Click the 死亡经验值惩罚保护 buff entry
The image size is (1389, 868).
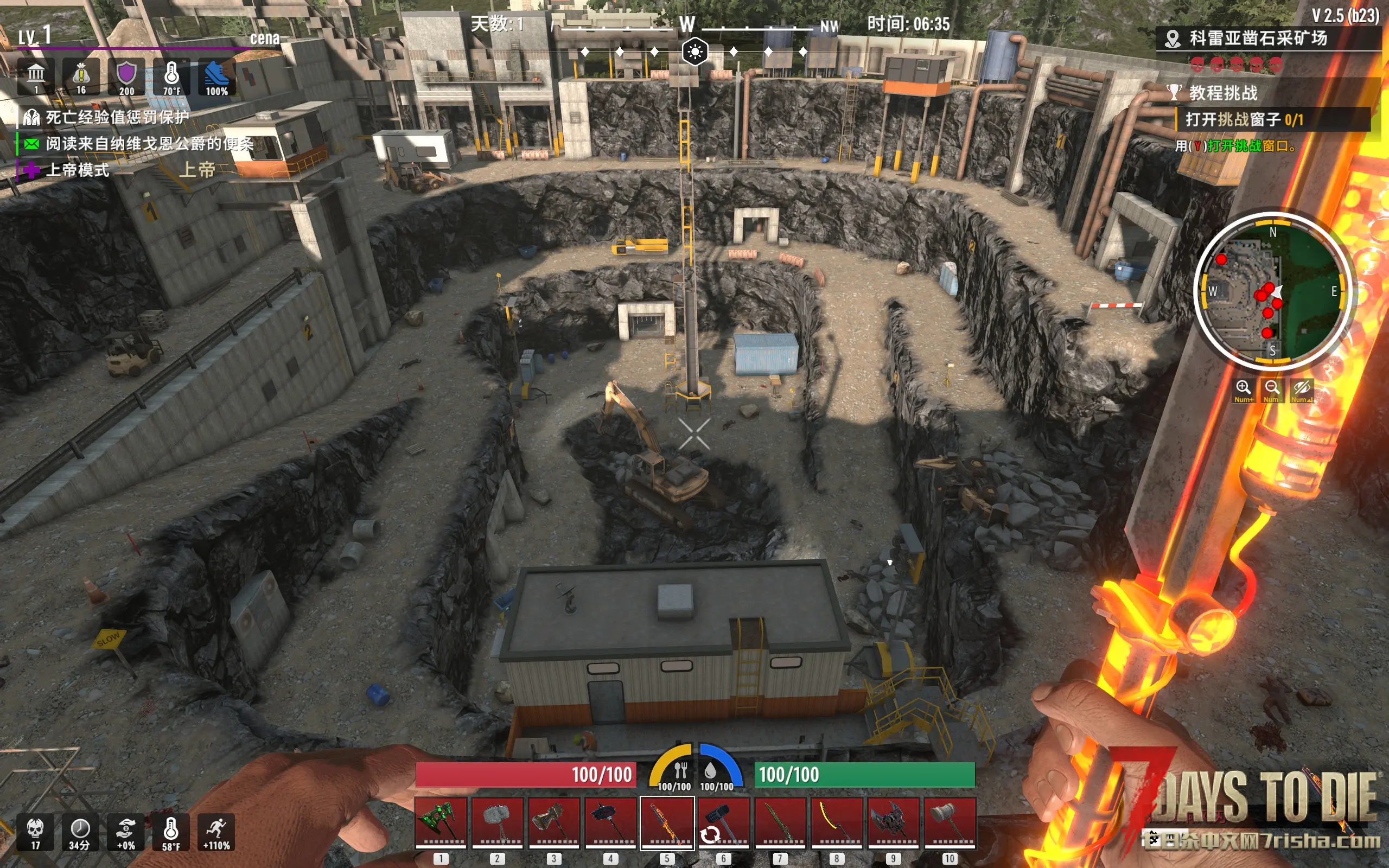click(117, 118)
